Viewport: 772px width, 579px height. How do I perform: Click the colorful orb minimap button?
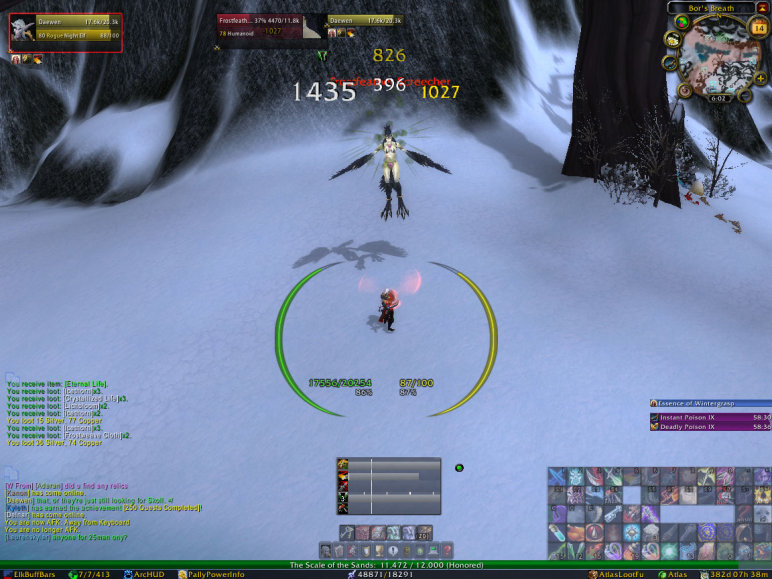[682, 23]
